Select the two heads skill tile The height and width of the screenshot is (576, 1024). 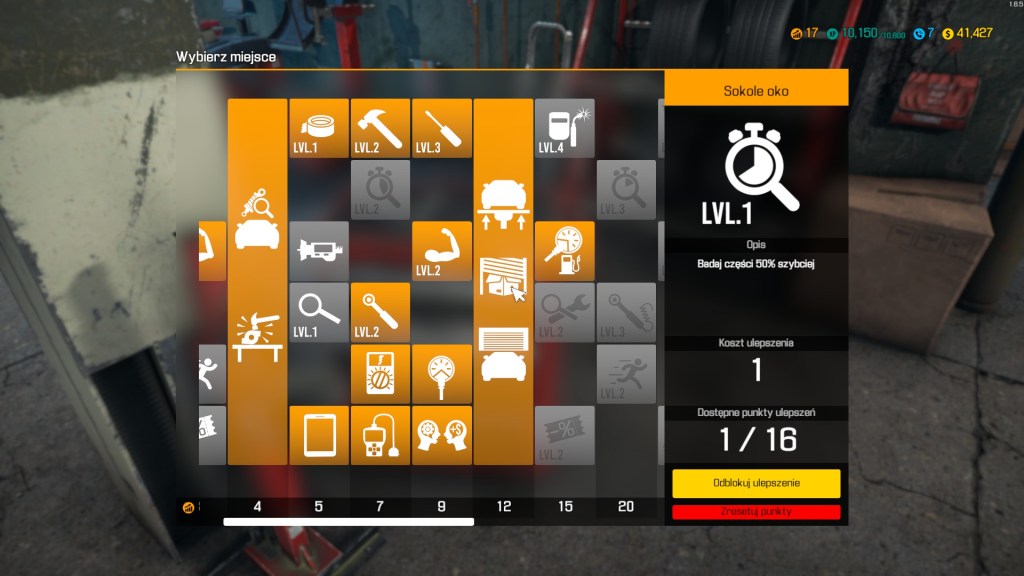pos(441,435)
